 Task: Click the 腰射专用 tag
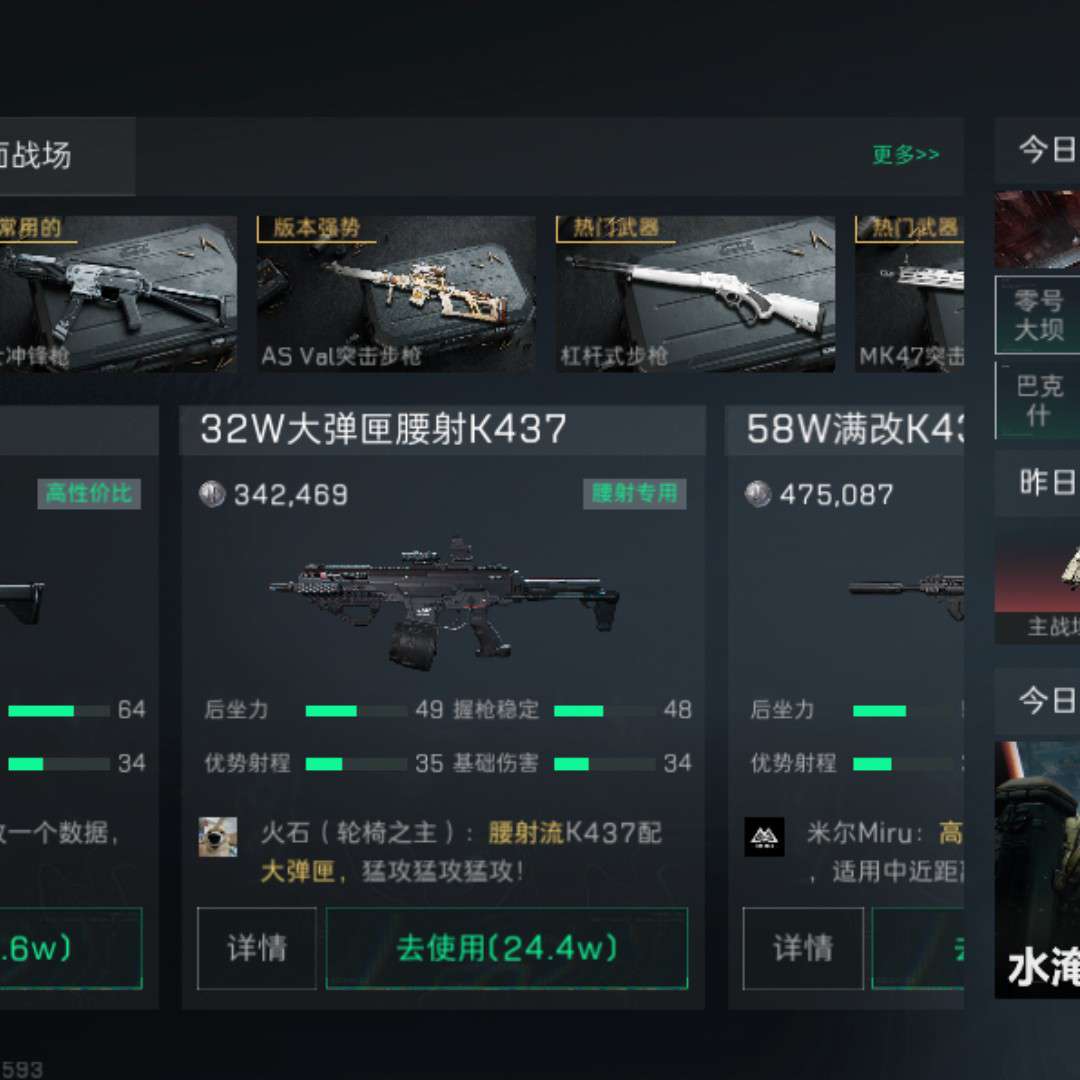[x=634, y=493]
